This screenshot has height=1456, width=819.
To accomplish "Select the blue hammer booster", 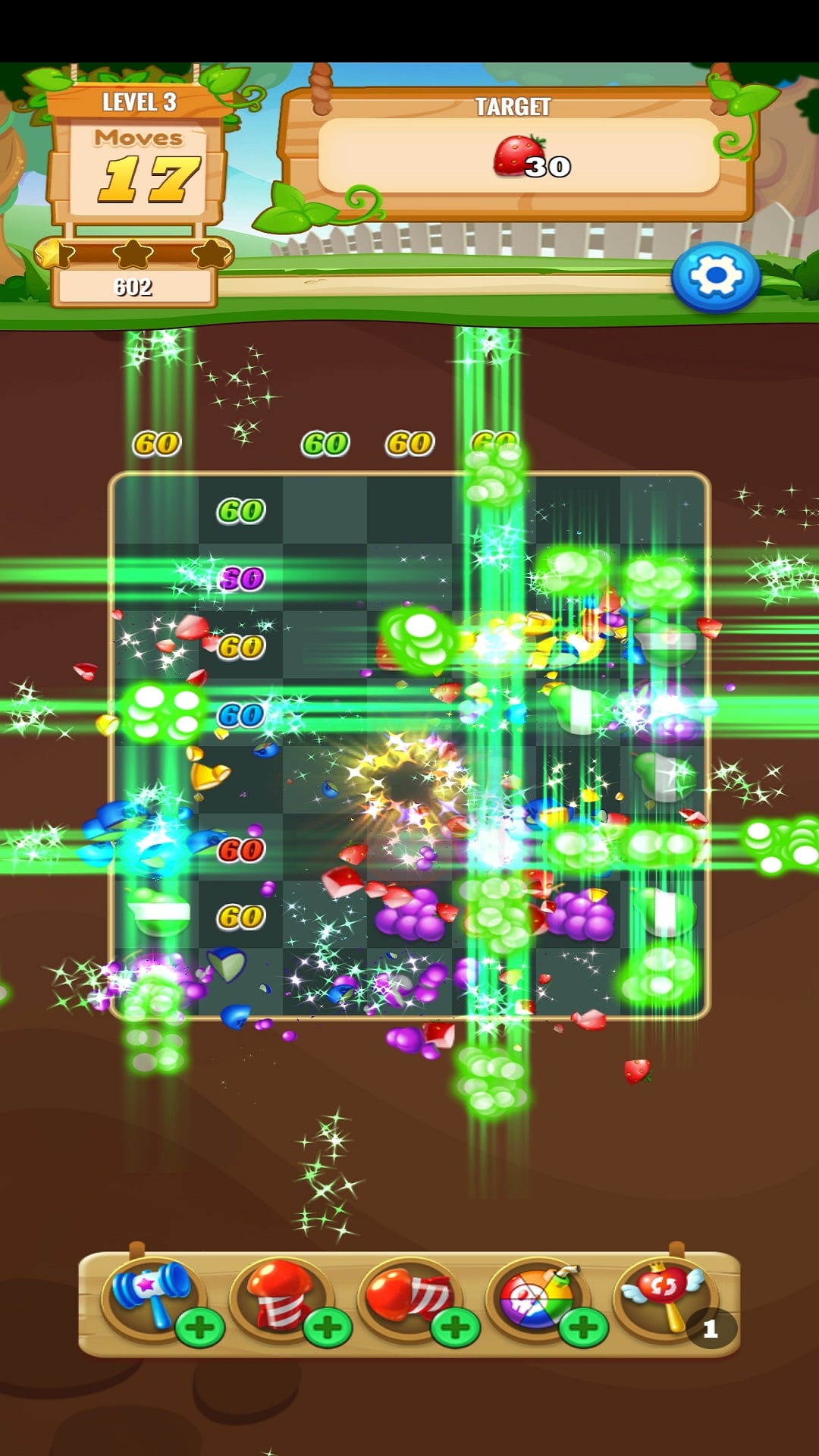I will click(149, 1292).
